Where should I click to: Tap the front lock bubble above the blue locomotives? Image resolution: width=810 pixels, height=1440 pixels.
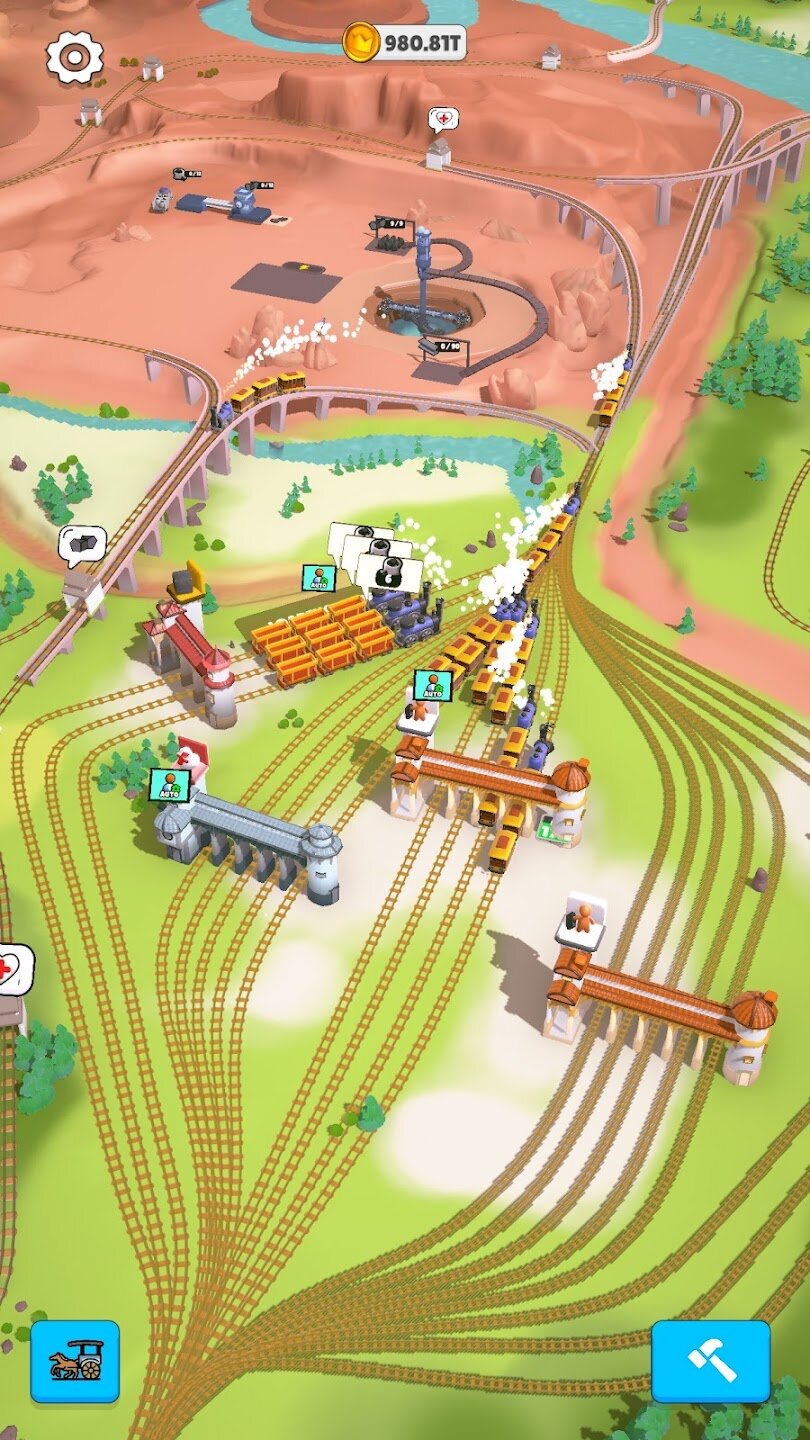(x=390, y=574)
